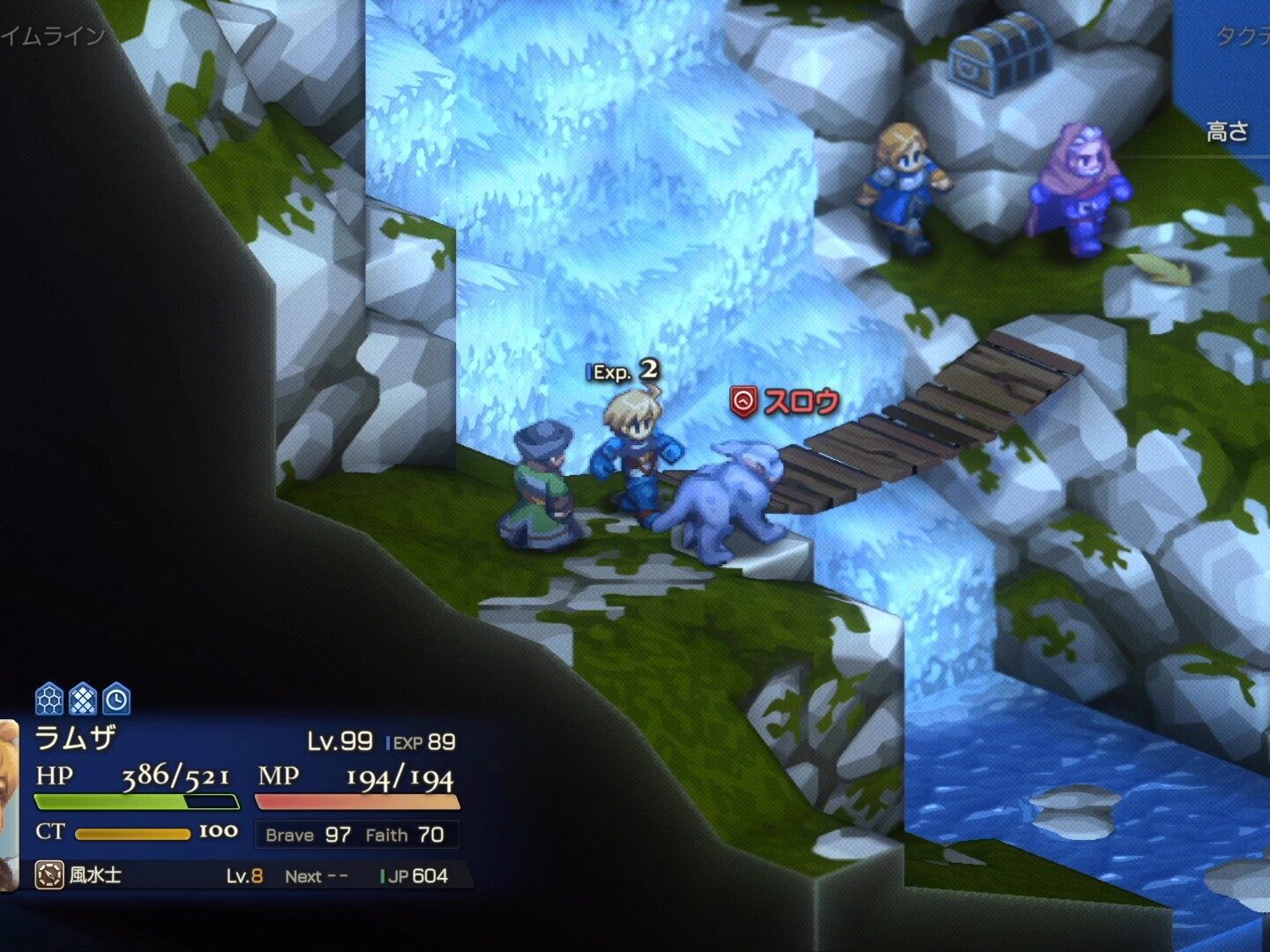Click the honeycomb status effect icon
The height and width of the screenshot is (952, 1270).
[x=49, y=700]
